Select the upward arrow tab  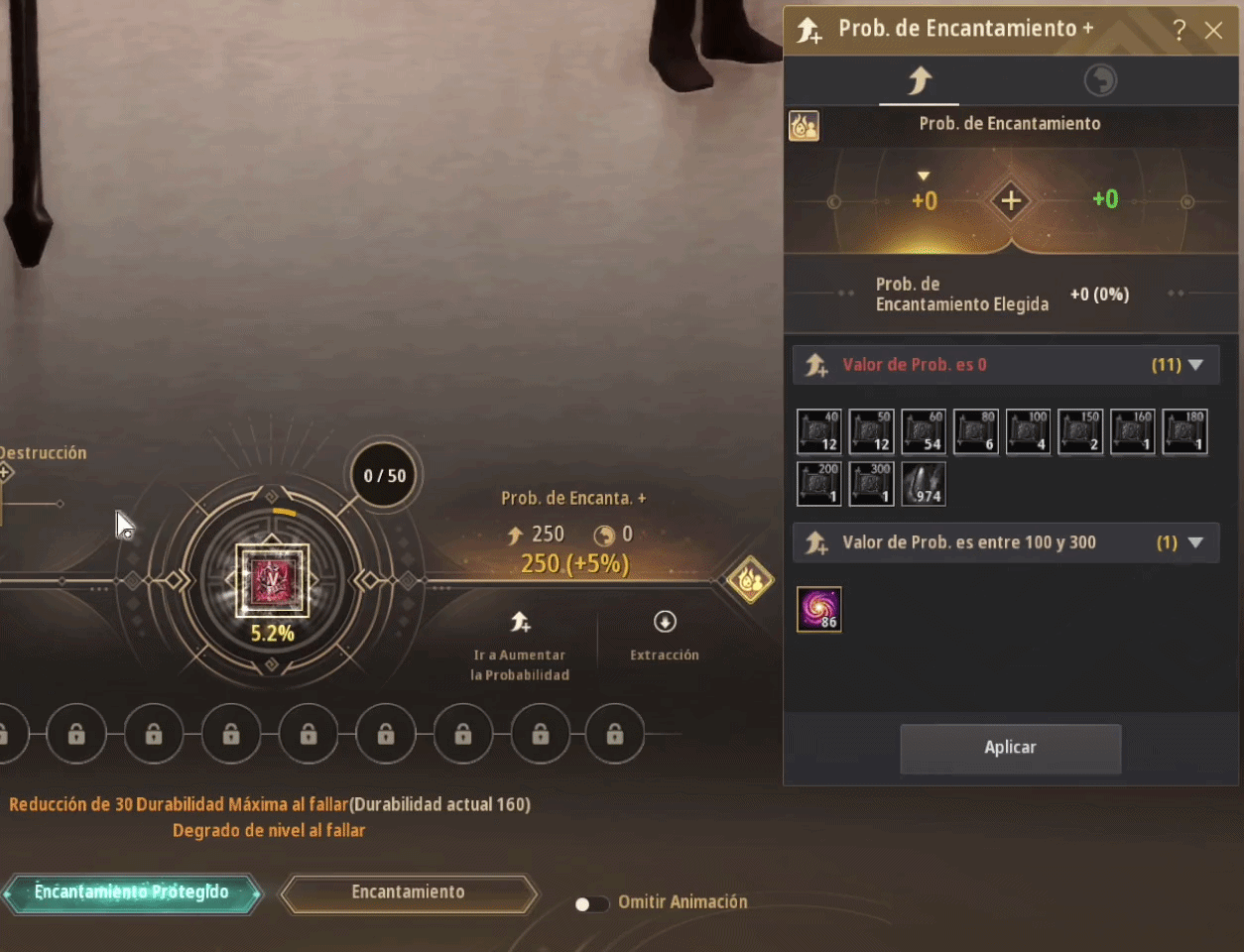pyautogui.click(x=920, y=80)
